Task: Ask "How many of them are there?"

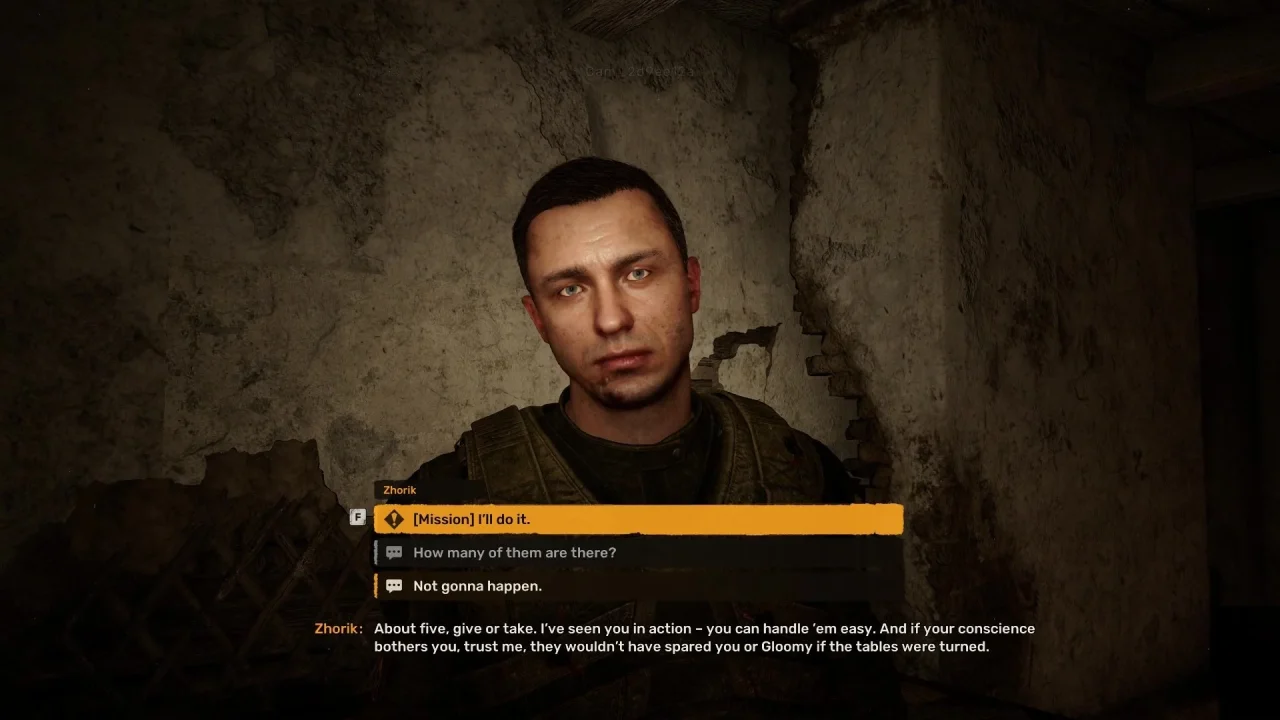Action: pyautogui.click(x=638, y=552)
